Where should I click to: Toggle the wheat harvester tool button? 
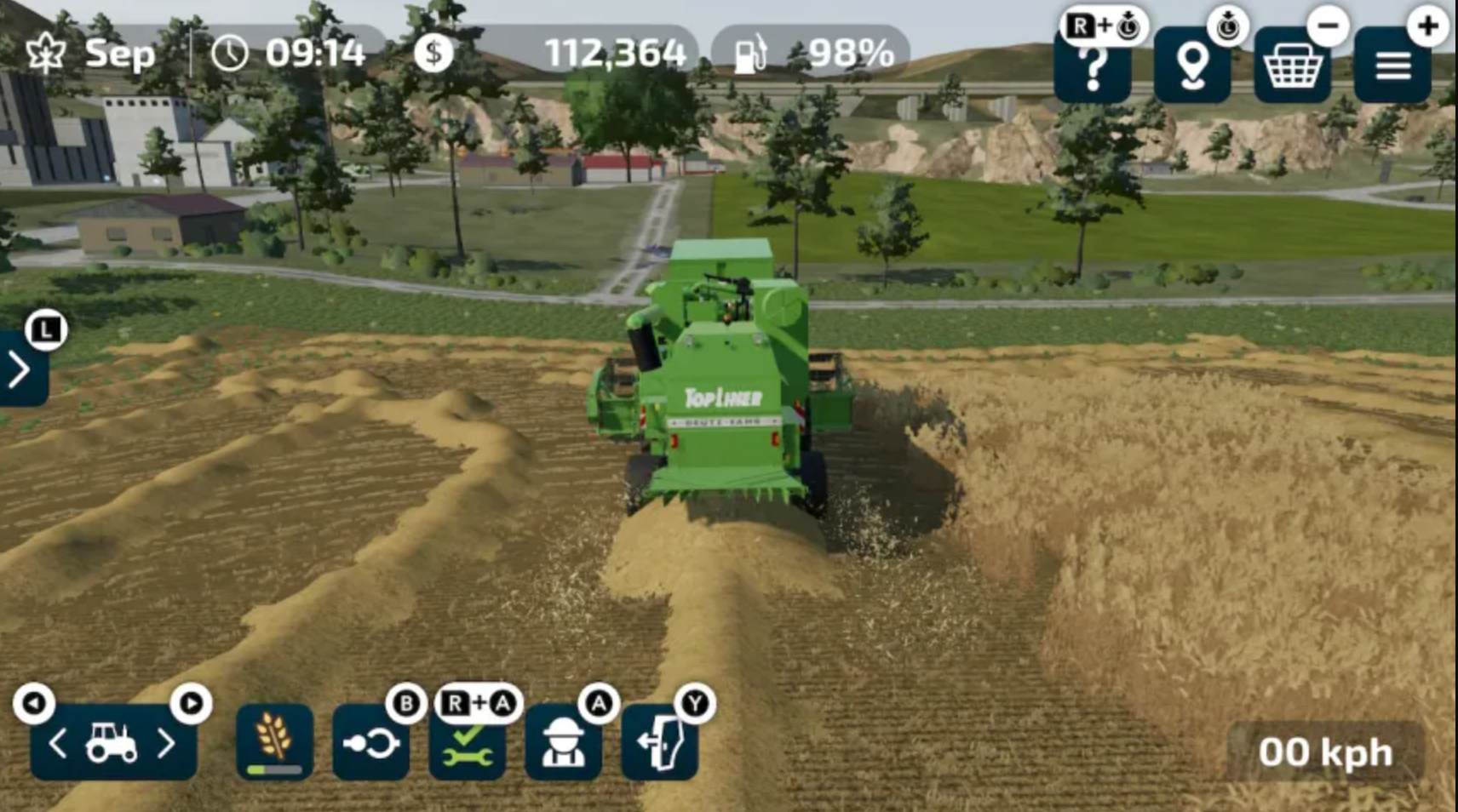pos(274,742)
